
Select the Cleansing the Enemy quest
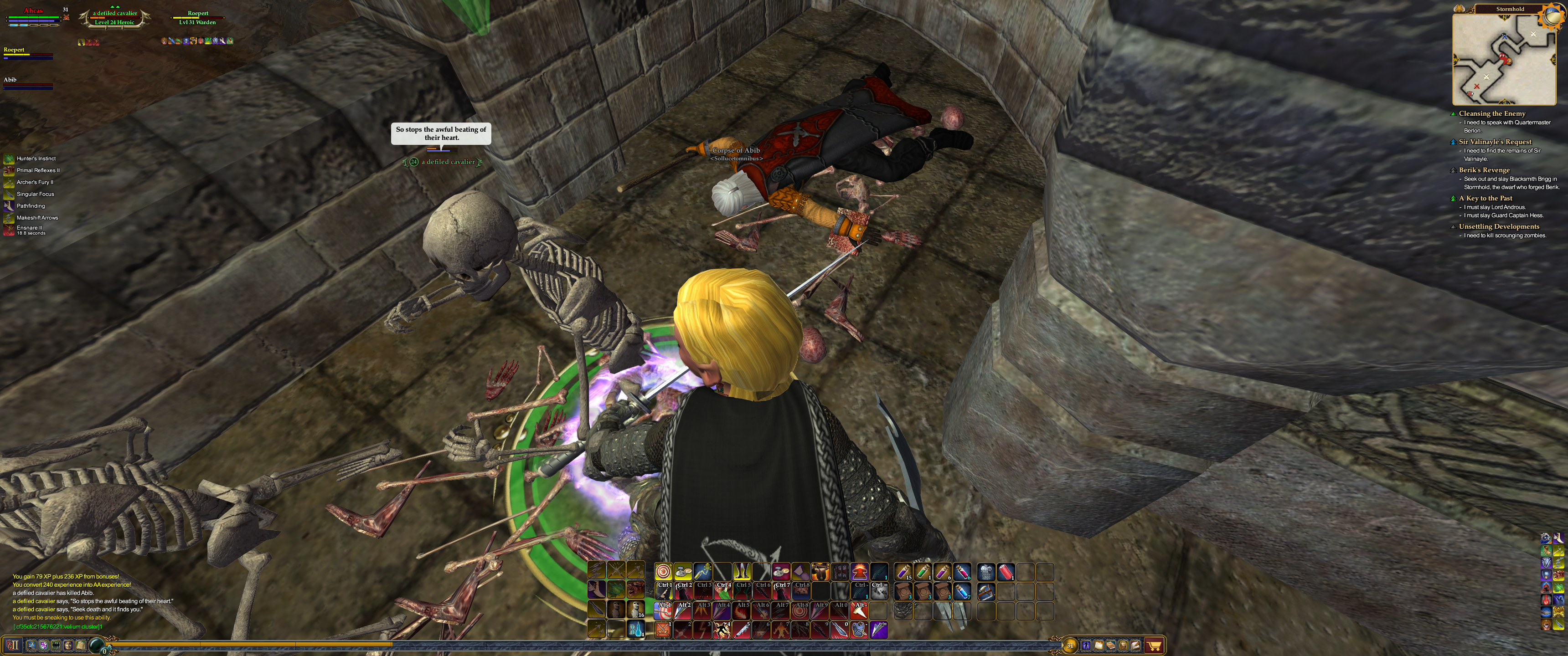1491,114
